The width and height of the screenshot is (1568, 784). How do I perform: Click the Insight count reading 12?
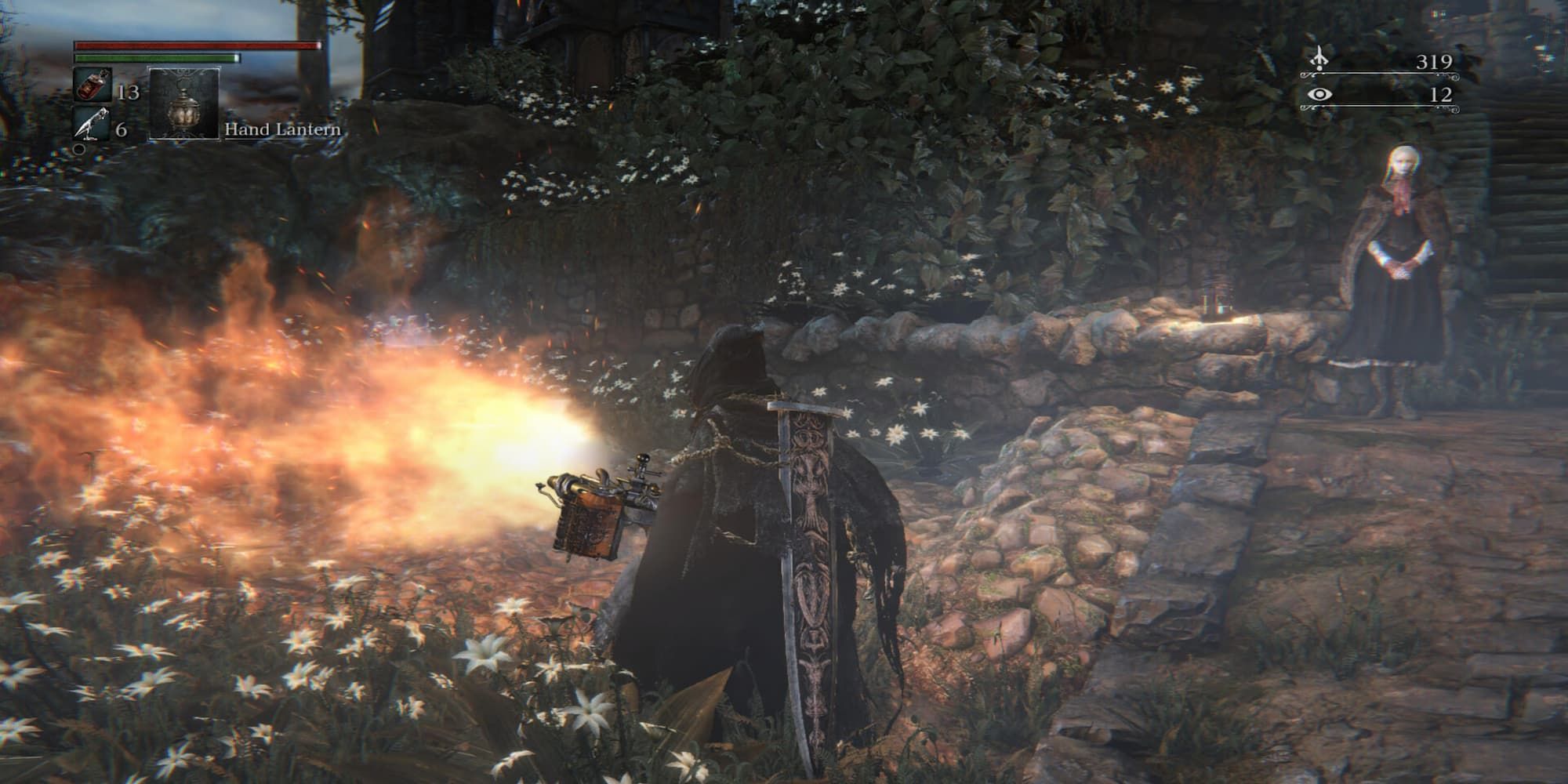point(1443,96)
